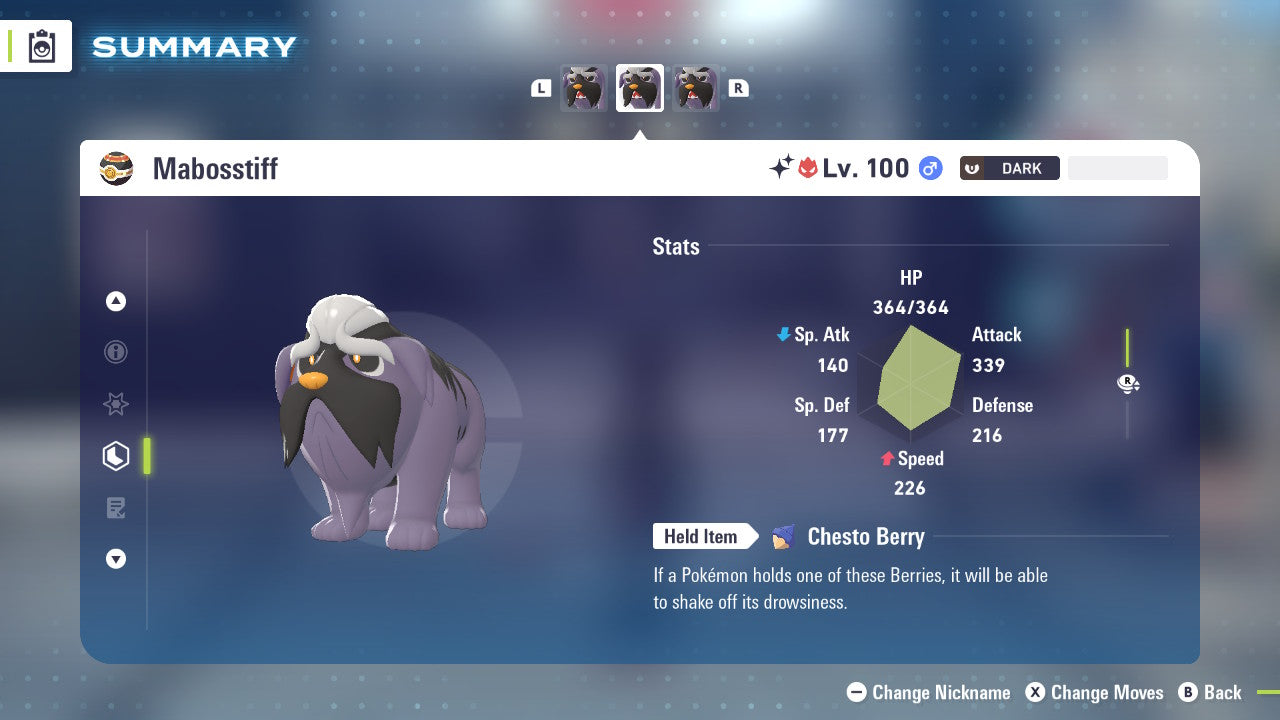Image resolution: width=1280 pixels, height=720 pixels.
Task: Switch to the previous Pokémon via the L indicator
Action: [x=541, y=88]
